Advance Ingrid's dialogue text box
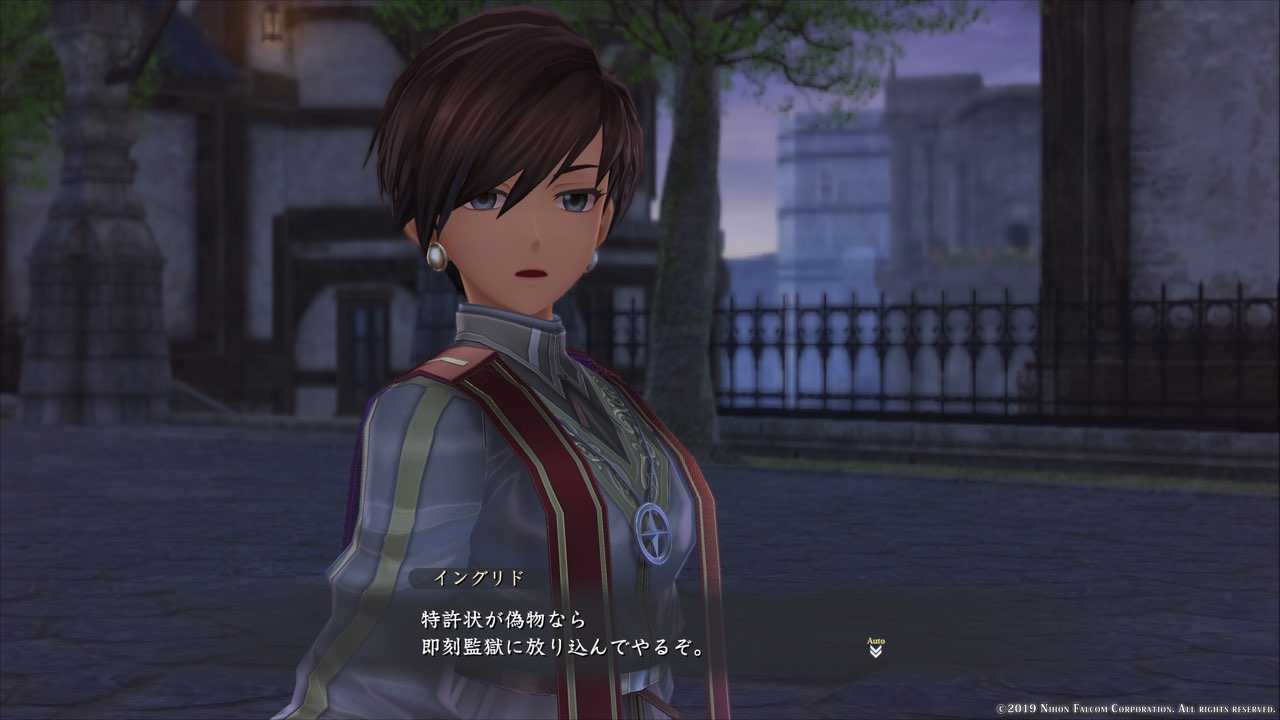This screenshot has width=1280, height=720. 600,632
